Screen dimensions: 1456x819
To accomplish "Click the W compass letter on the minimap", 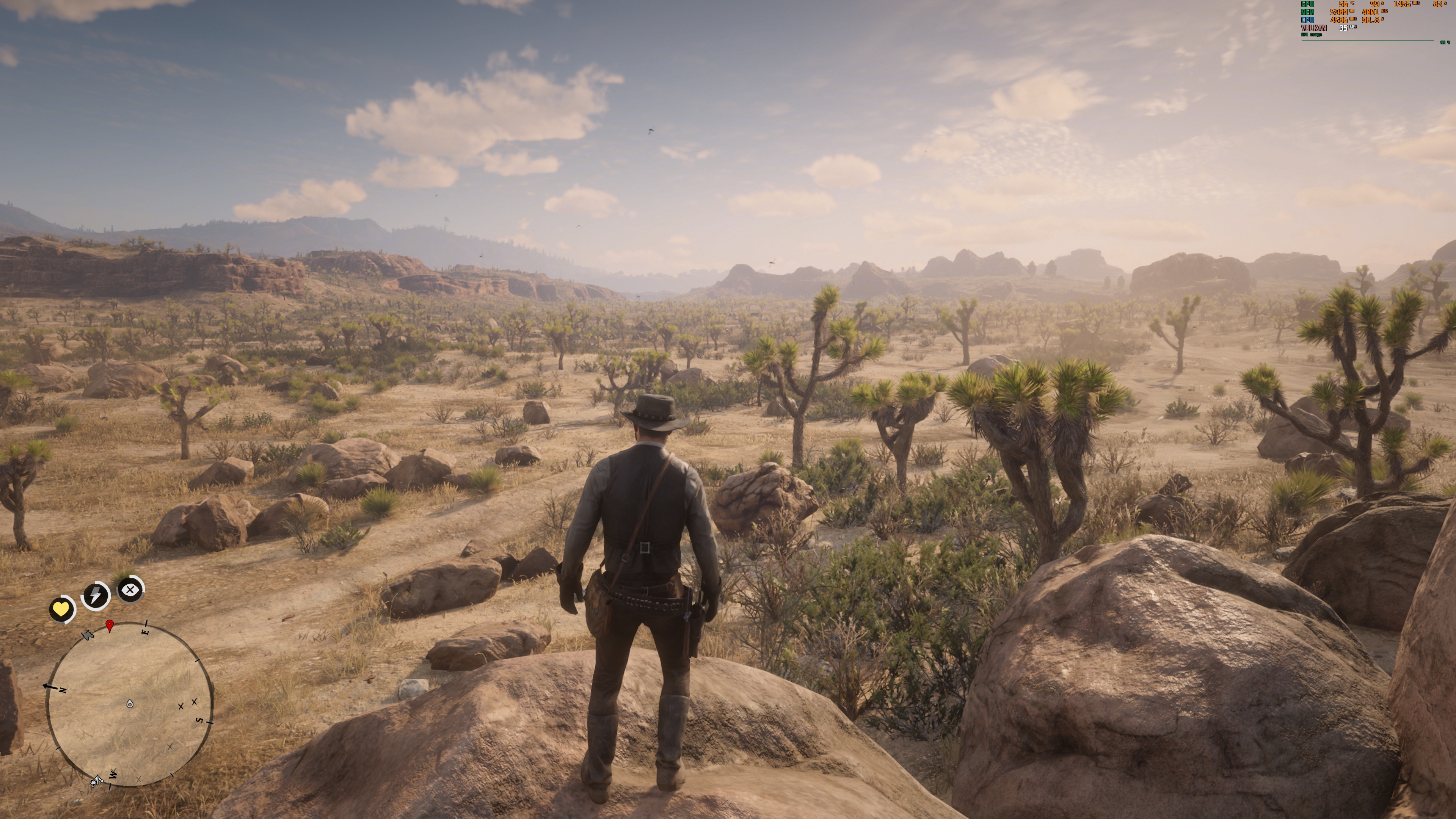I will (113, 775).
